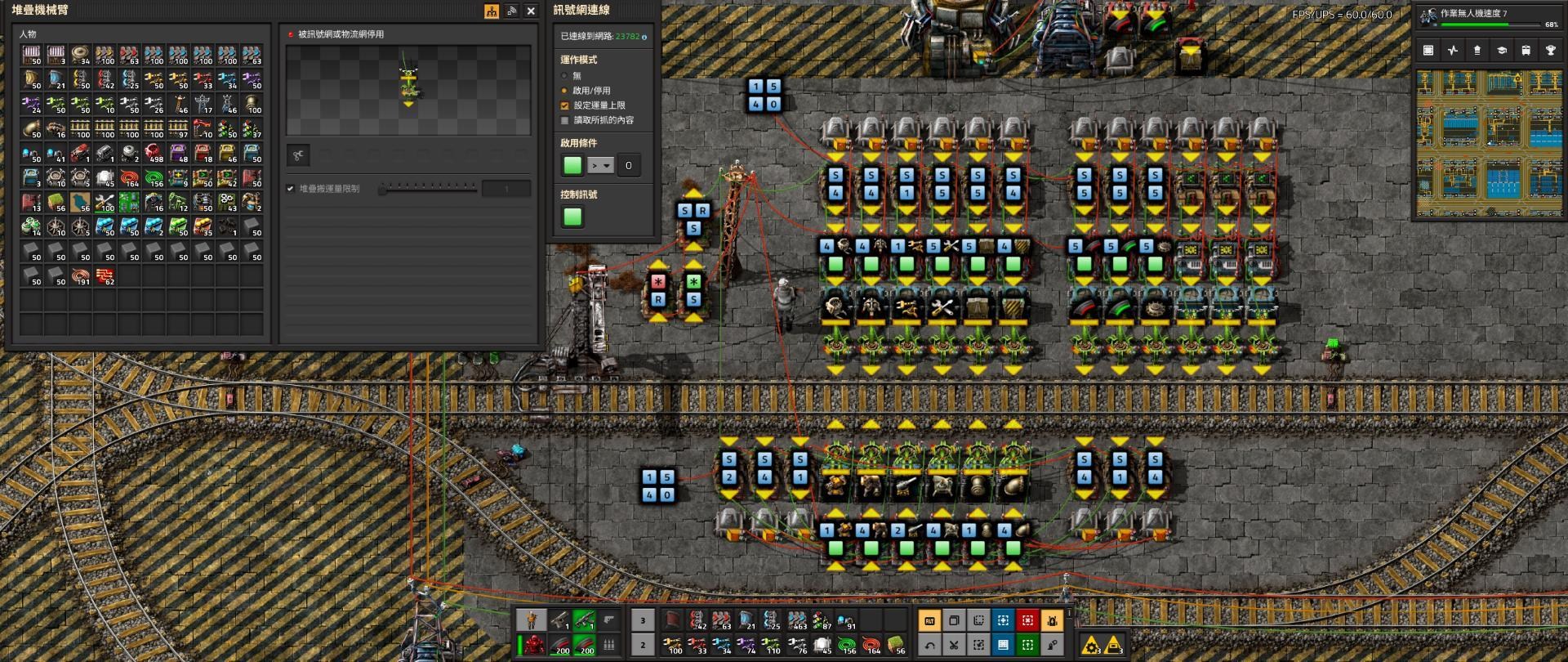Image resolution: width=1568 pixels, height=662 pixels.
Task: Enable 讀取所抓的內容 checkbox
Action: [564, 119]
